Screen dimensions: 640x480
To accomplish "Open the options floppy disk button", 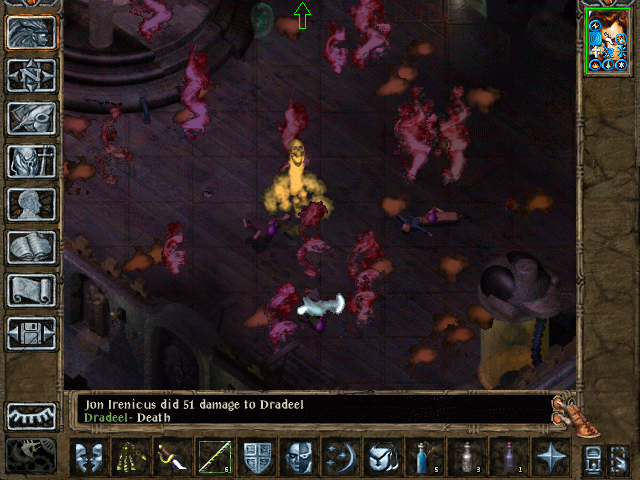I will pyautogui.click(x=32, y=333).
